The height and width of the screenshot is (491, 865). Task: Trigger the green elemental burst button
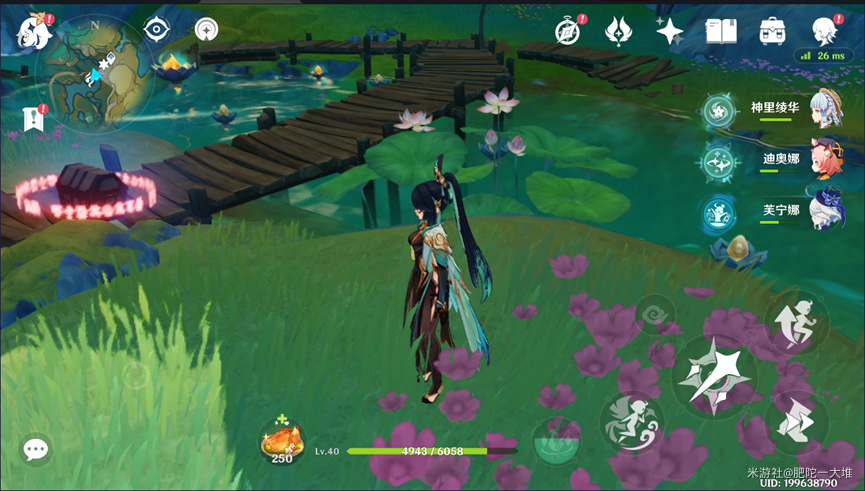click(556, 441)
